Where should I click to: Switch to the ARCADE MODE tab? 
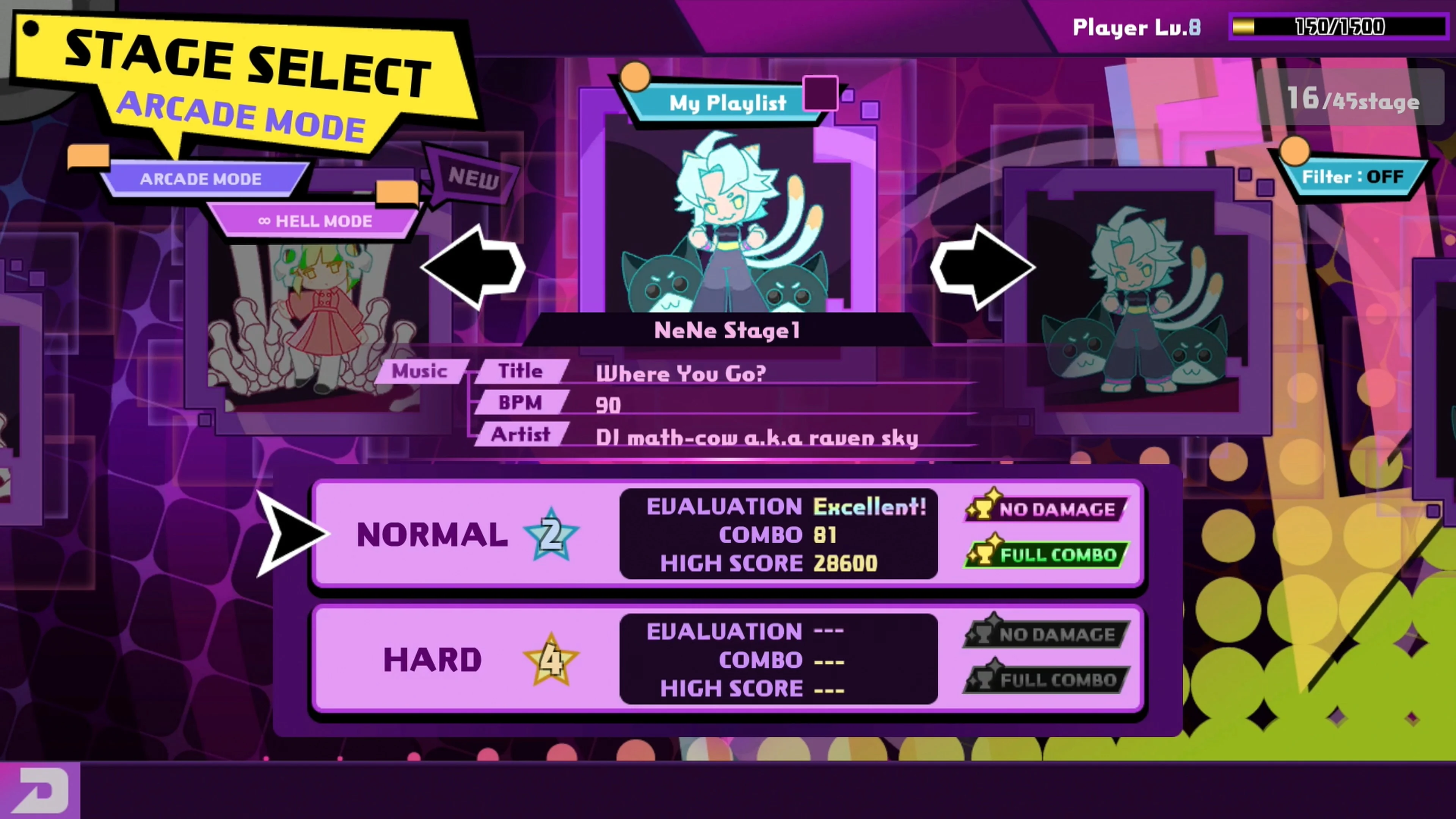click(201, 179)
